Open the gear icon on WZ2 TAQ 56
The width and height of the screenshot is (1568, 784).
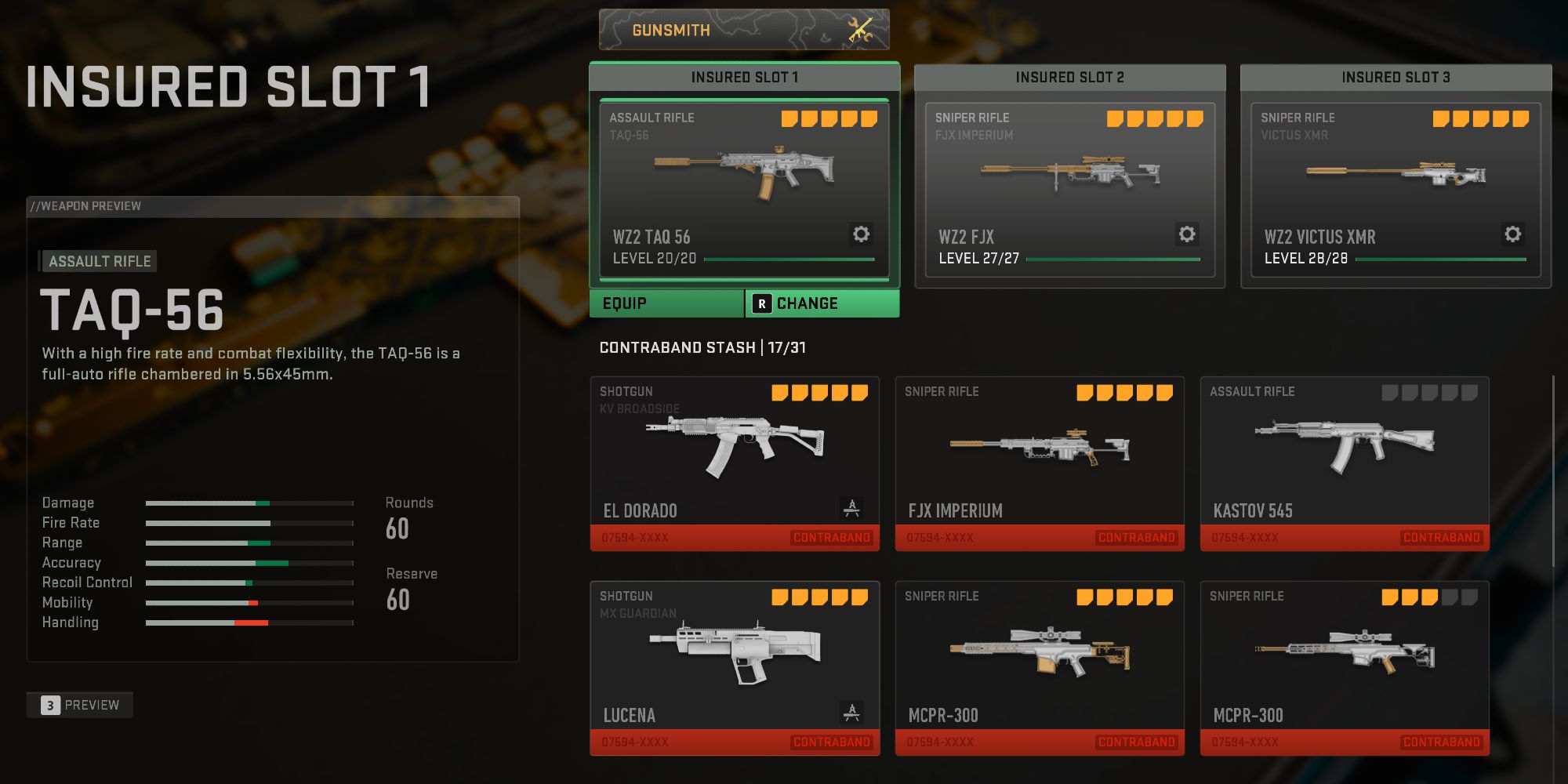point(859,234)
